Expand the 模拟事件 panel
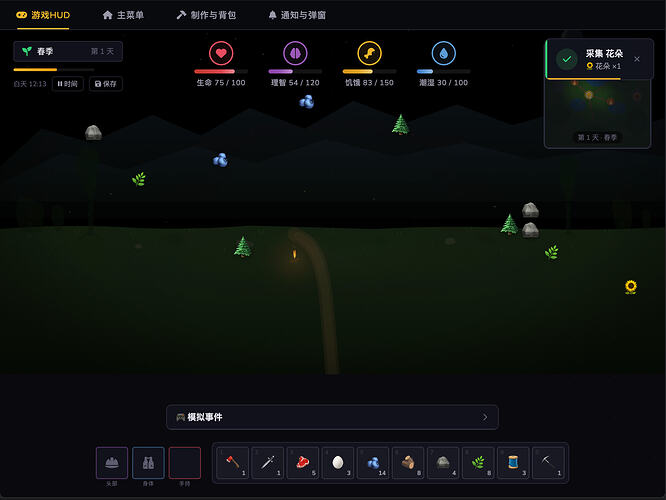Viewport: 666px width, 500px height. point(332,417)
